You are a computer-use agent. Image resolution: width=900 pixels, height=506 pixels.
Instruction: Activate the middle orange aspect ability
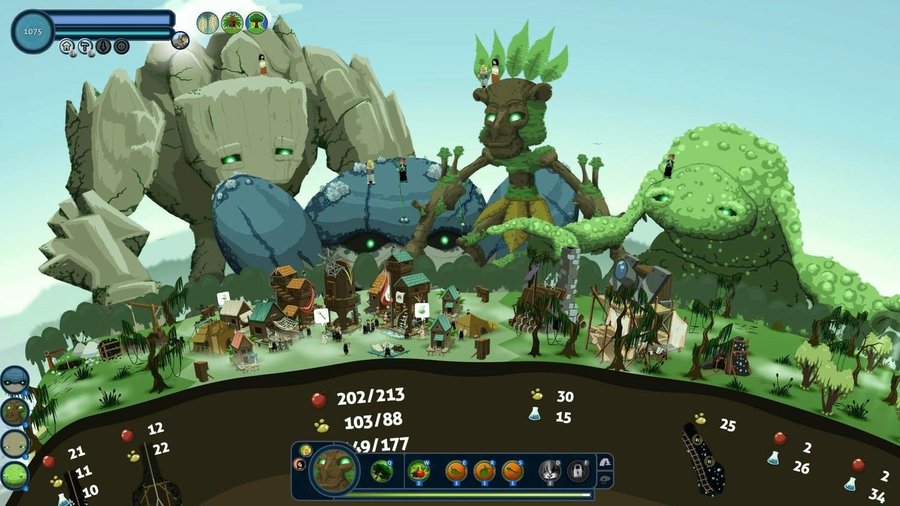point(485,470)
